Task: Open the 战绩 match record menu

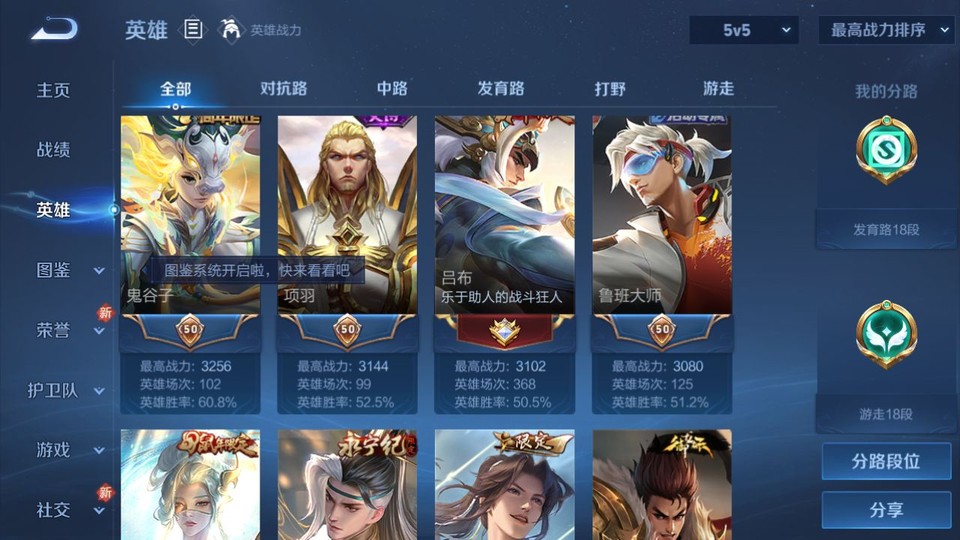Action: (x=54, y=150)
